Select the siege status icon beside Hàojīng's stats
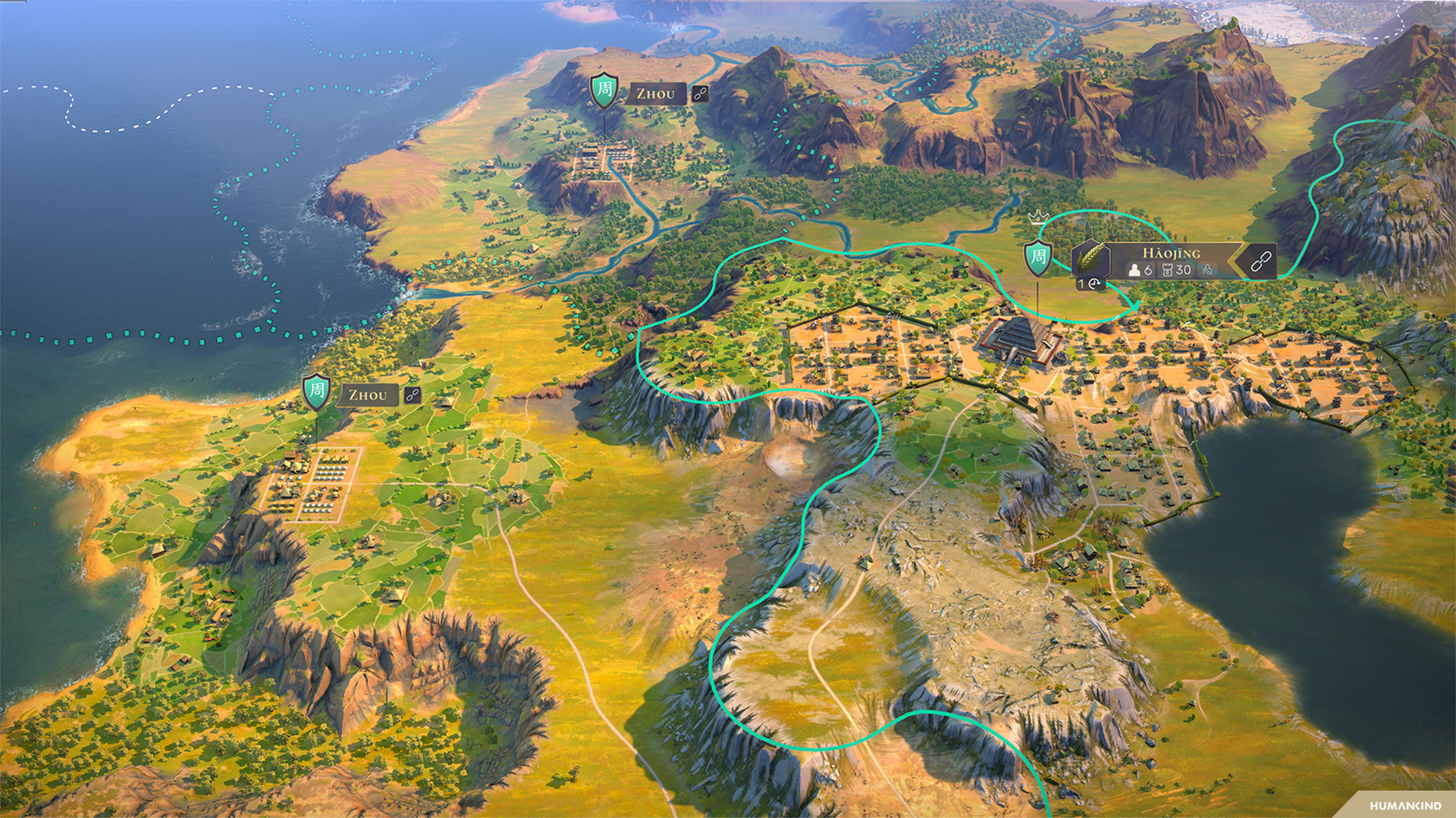1456x818 pixels. click(x=1207, y=271)
